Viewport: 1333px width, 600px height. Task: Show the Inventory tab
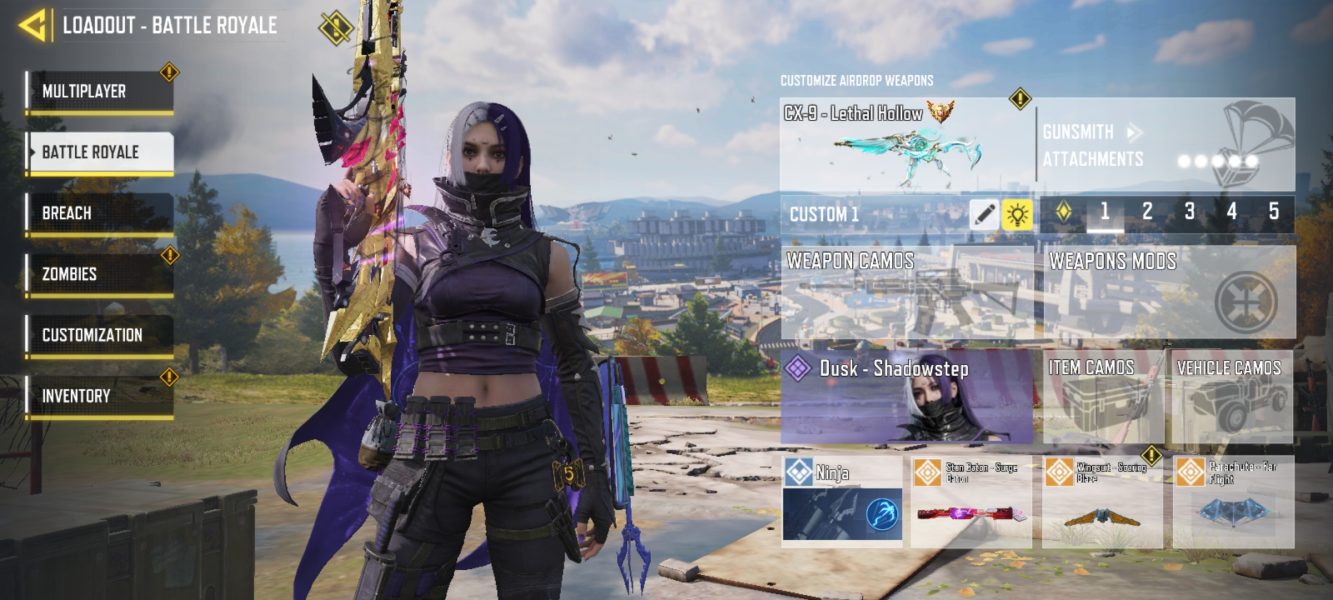pyautogui.click(x=99, y=397)
